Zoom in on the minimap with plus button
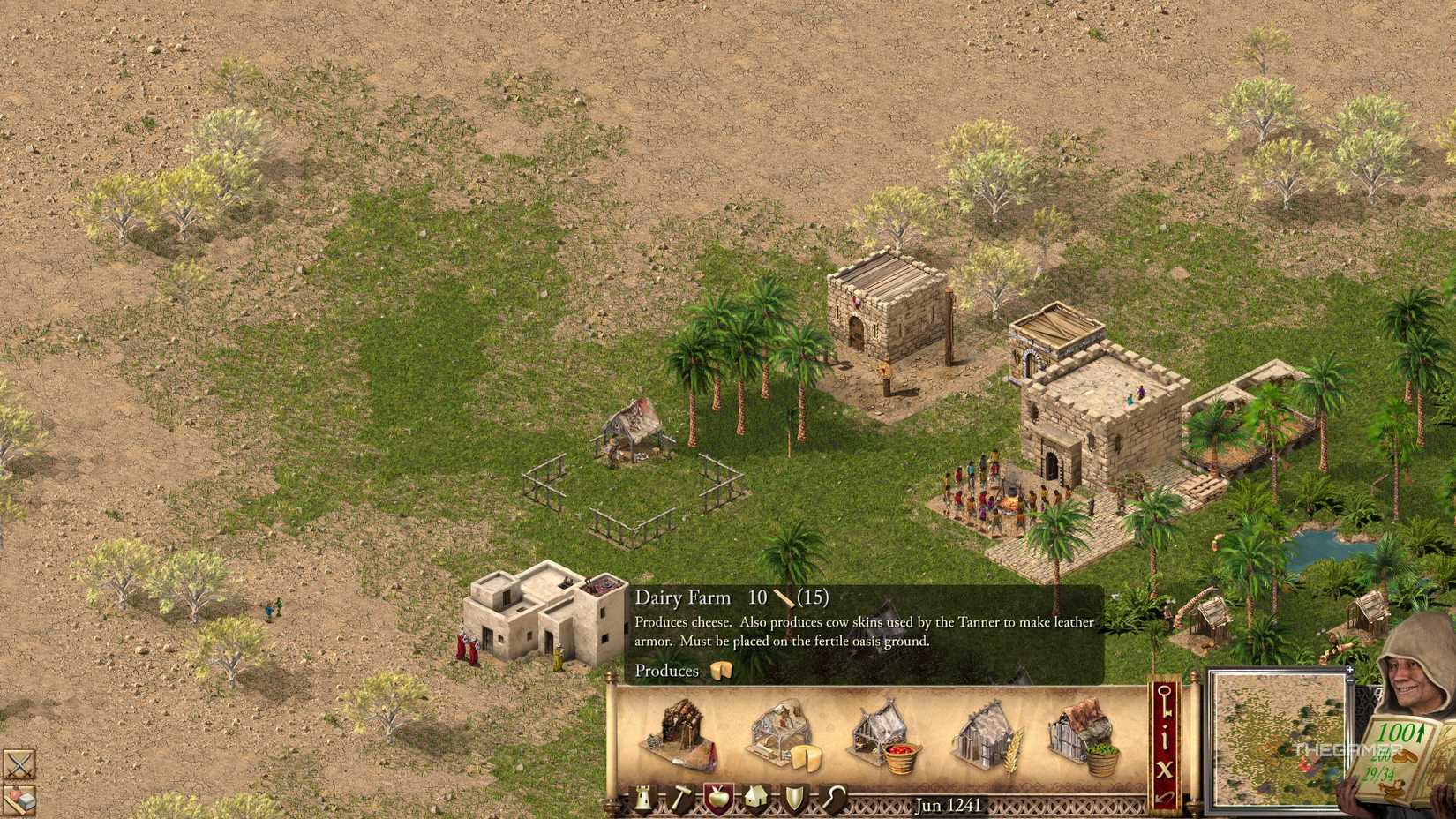1456x819 pixels. tap(1350, 670)
